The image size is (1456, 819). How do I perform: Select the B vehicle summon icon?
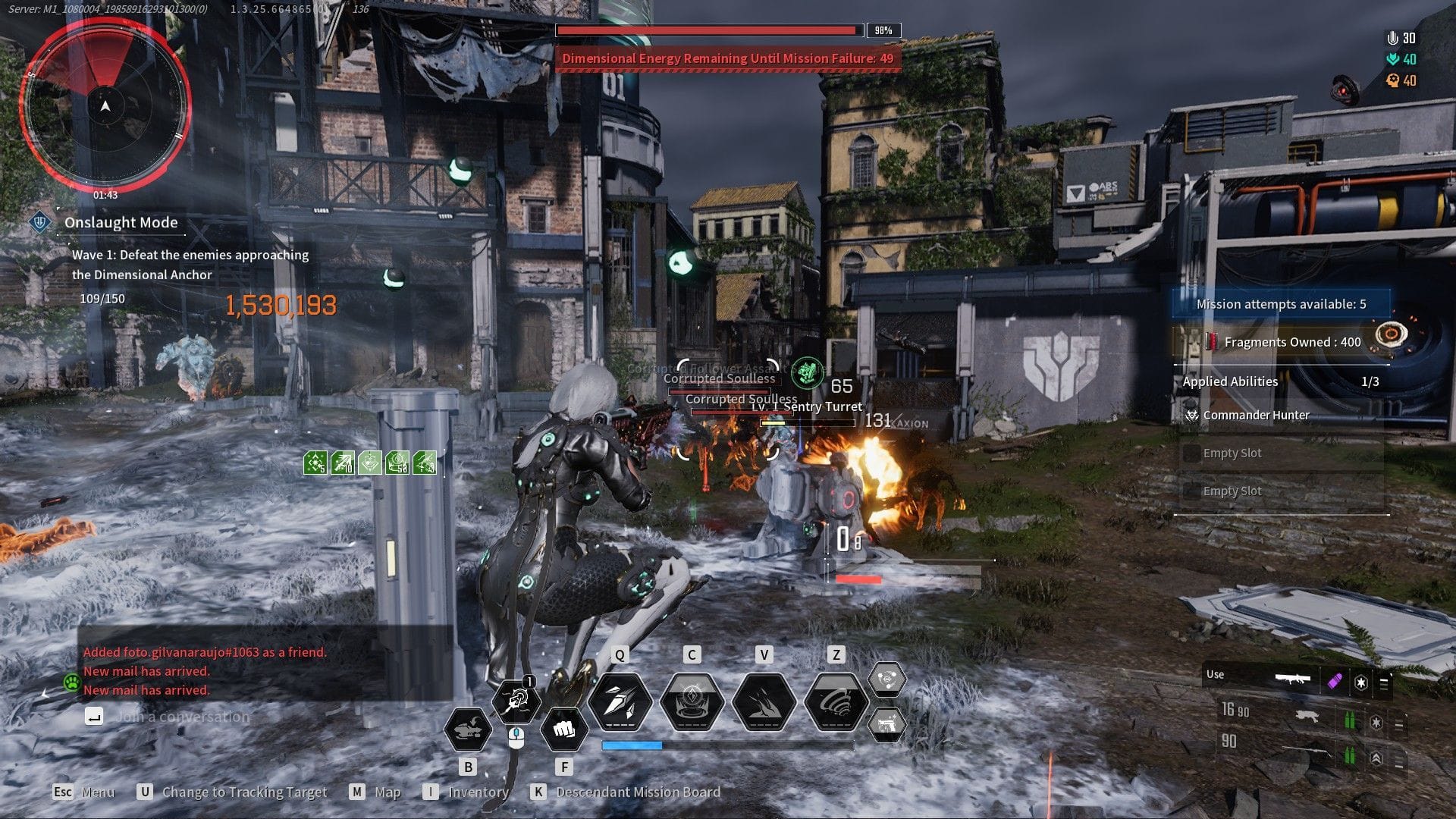click(469, 730)
